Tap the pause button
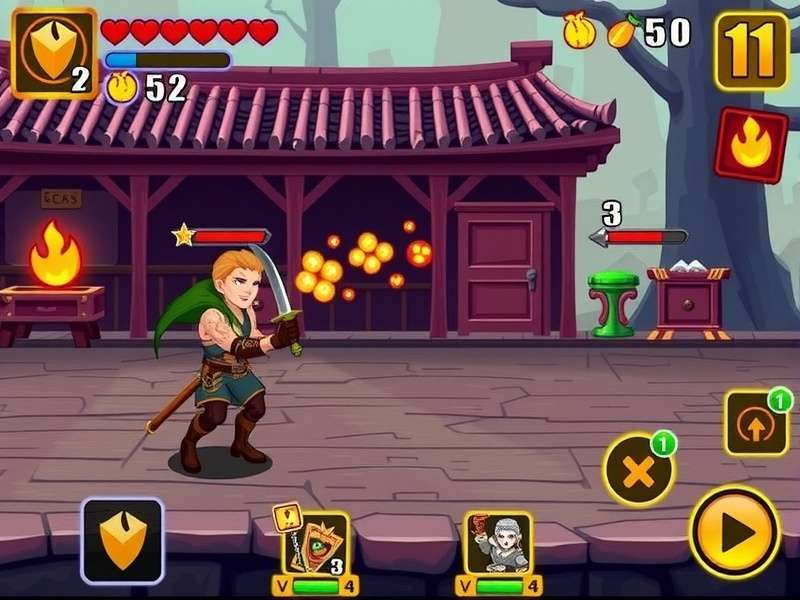Image resolution: width=800 pixels, height=600 pixels. pyautogui.click(x=751, y=51)
